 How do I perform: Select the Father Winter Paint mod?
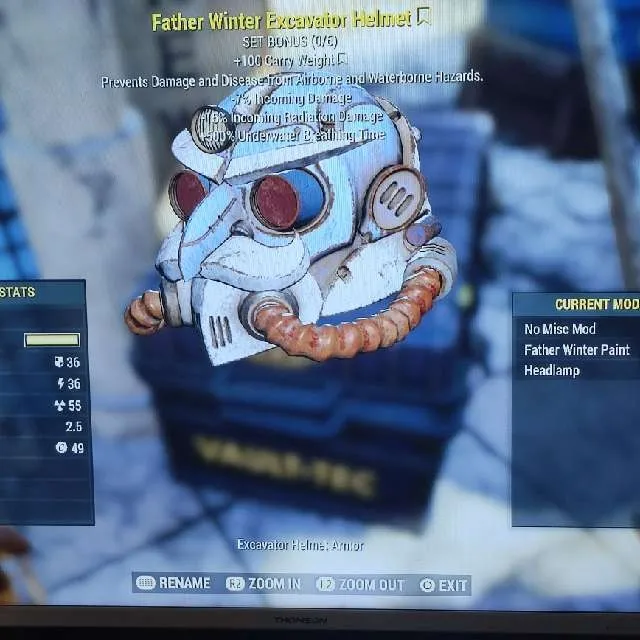577,350
